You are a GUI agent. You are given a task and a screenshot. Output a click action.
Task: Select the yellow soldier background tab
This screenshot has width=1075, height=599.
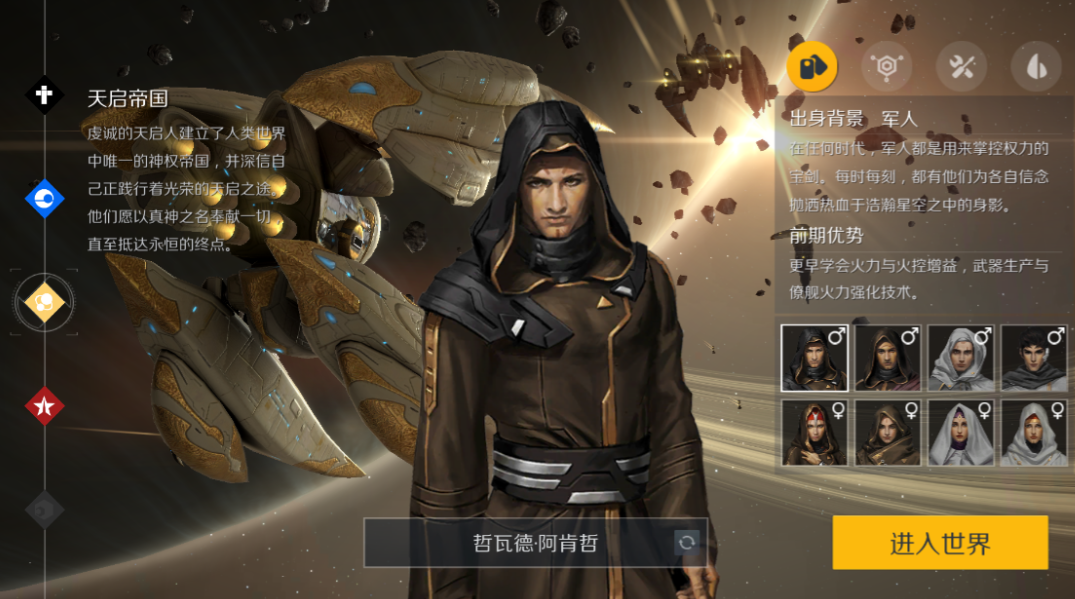(812, 67)
